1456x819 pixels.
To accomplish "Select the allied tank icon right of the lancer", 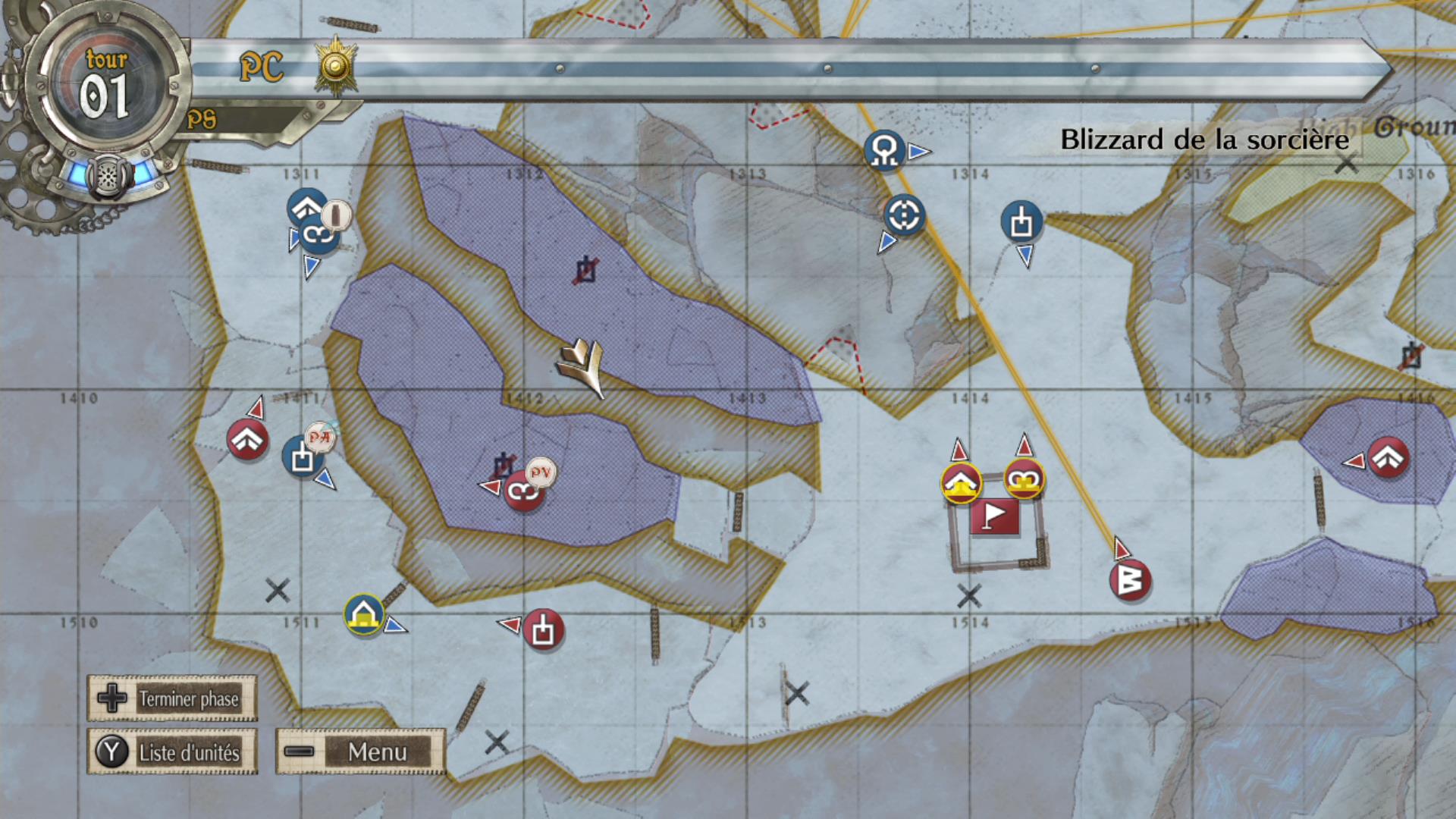I will coord(1023,222).
